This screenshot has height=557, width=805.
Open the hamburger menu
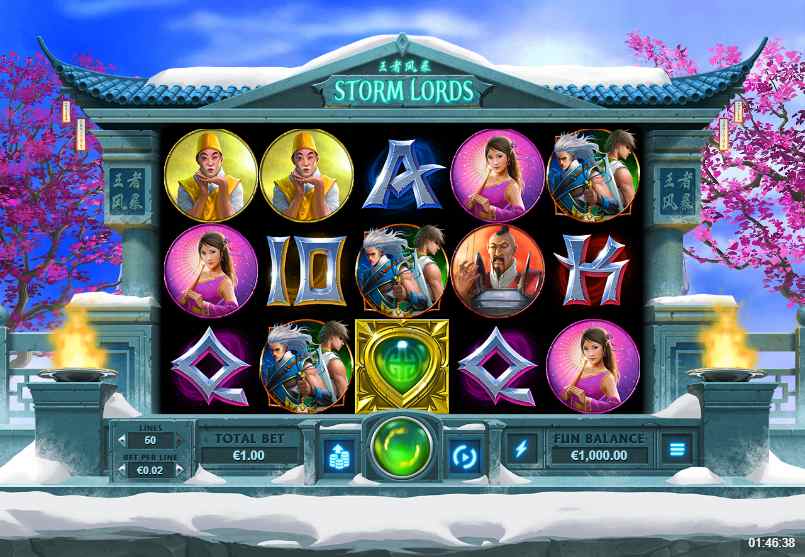tap(677, 448)
